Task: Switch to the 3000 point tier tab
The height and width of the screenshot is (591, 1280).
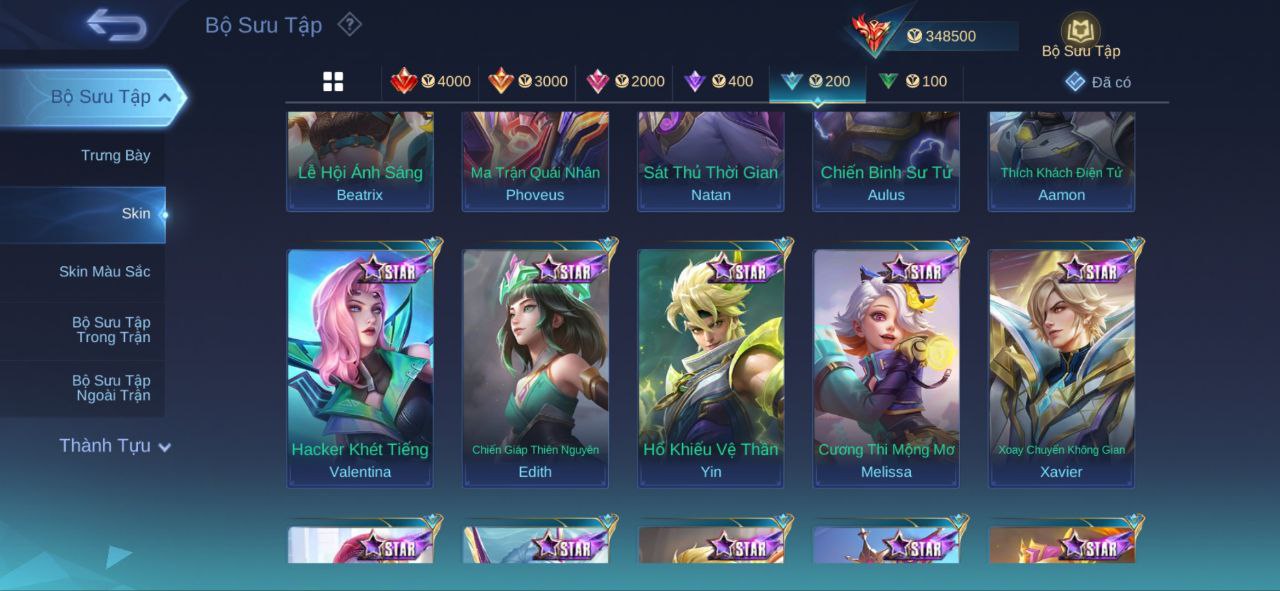Action: pos(527,82)
